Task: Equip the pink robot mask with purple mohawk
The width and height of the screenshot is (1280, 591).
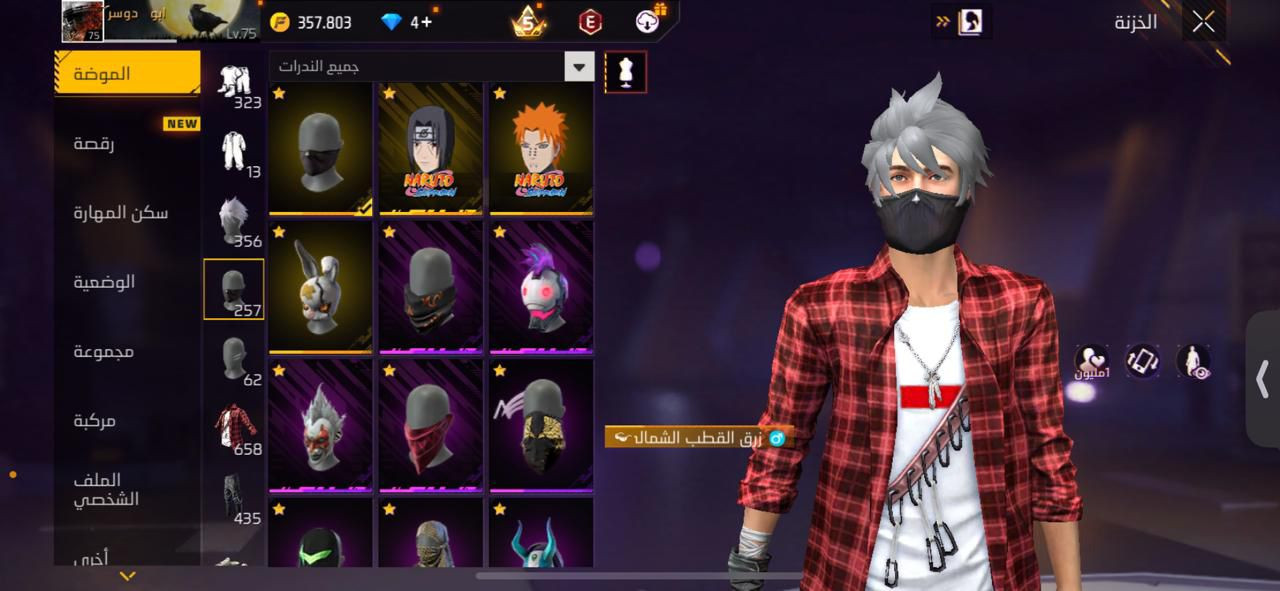Action: coord(540,287)
